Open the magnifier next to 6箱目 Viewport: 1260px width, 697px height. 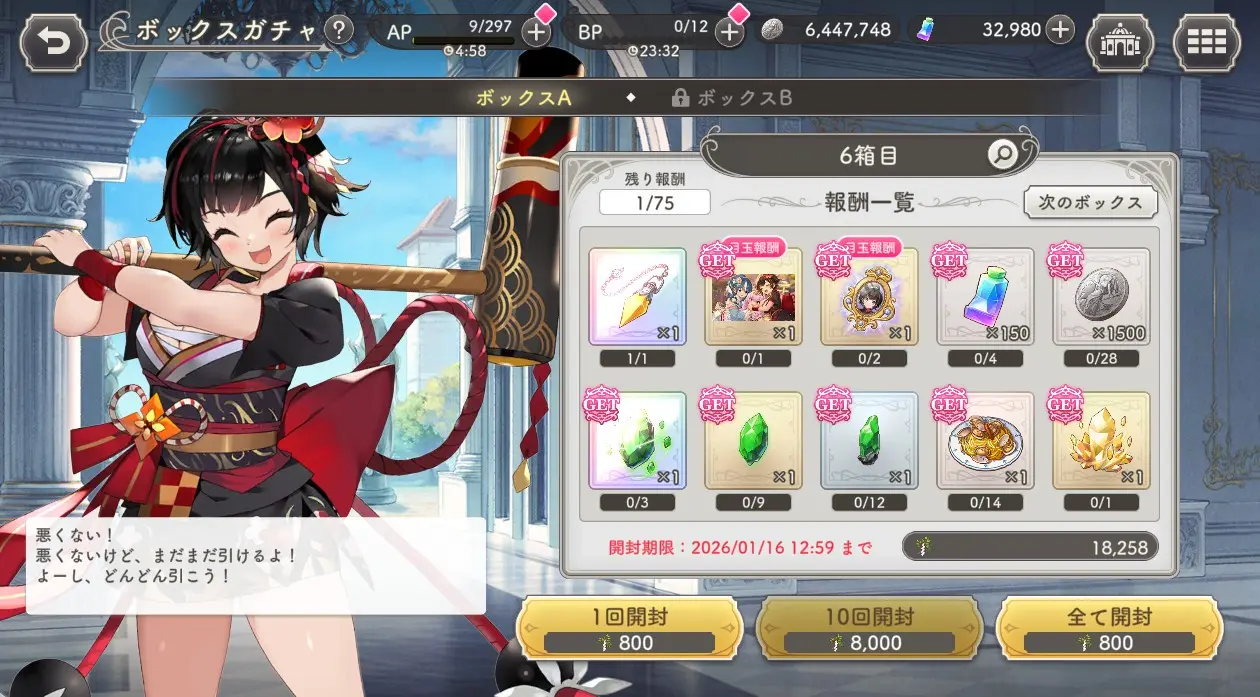(1001, 154)
